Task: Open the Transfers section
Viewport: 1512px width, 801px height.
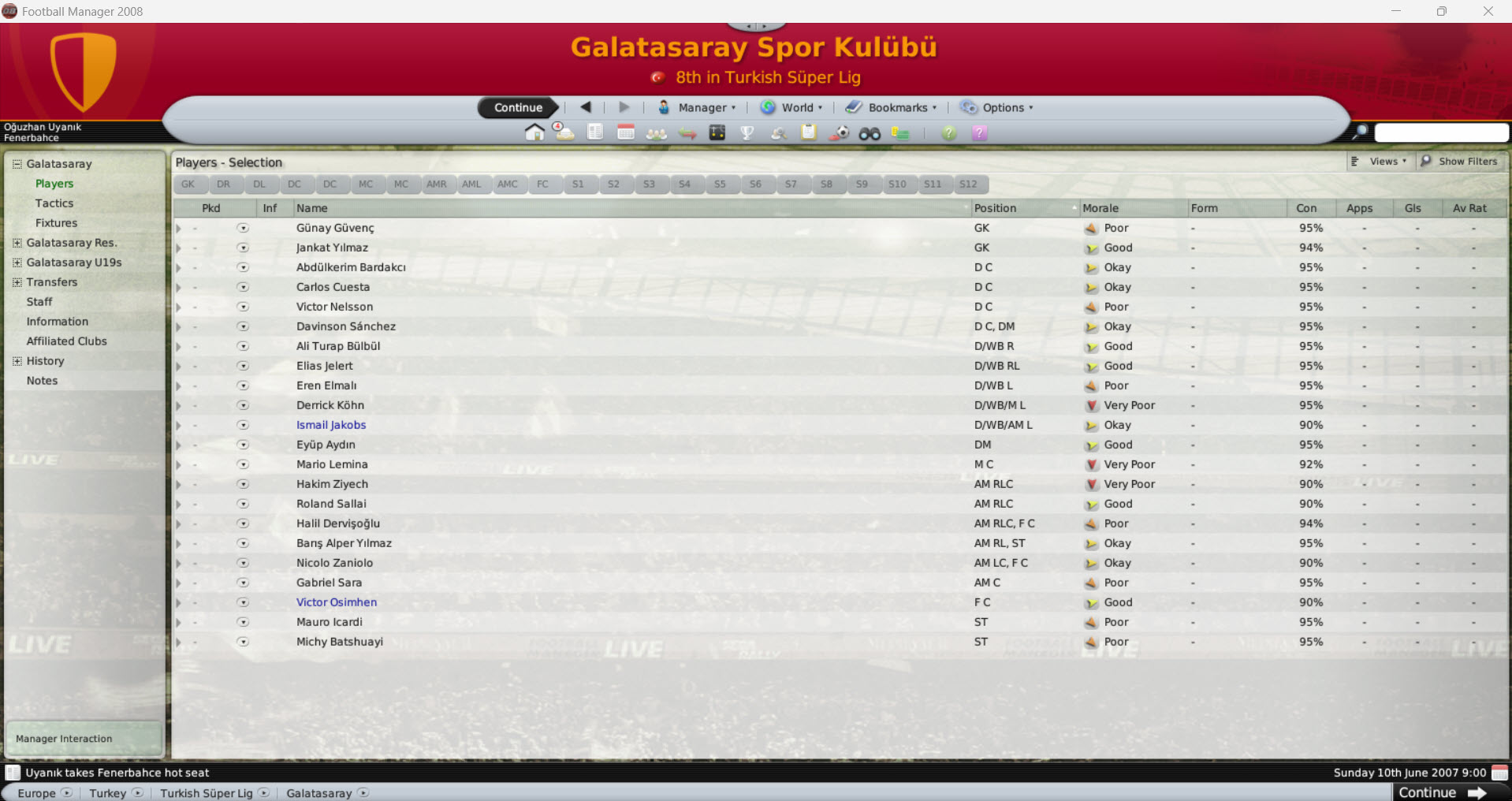Action: click(x=52, y=282)
